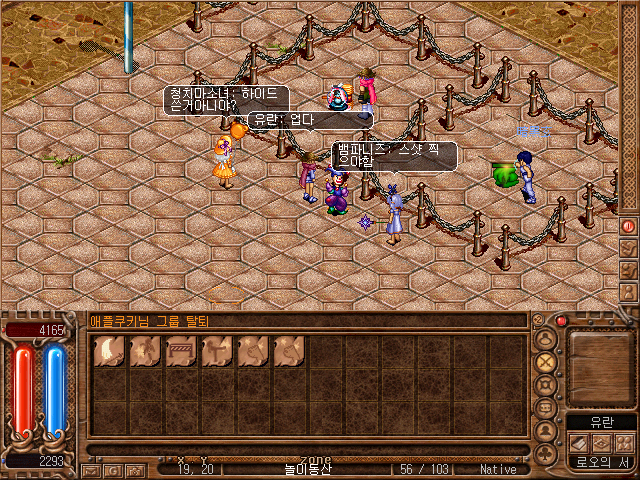Click the lone figure side button
This screenshot has width=640, height=480.
(x=629, y=293)
